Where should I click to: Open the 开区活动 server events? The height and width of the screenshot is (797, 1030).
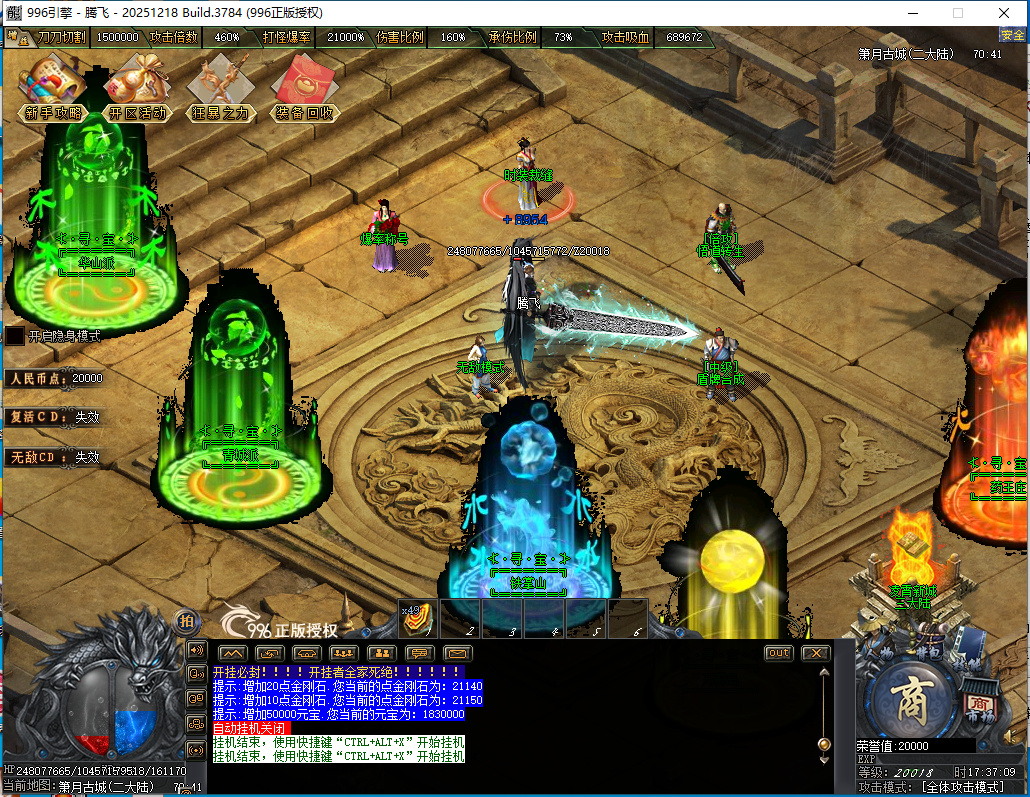(x=138, y=88)
